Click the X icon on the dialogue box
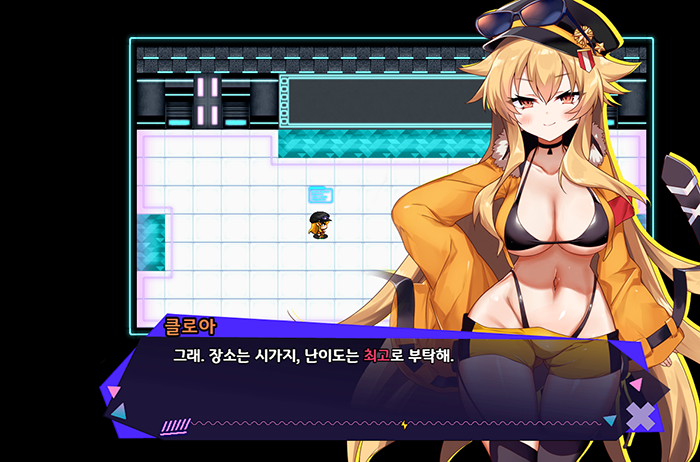Viewport: 700px width, 462px height. 640,415
